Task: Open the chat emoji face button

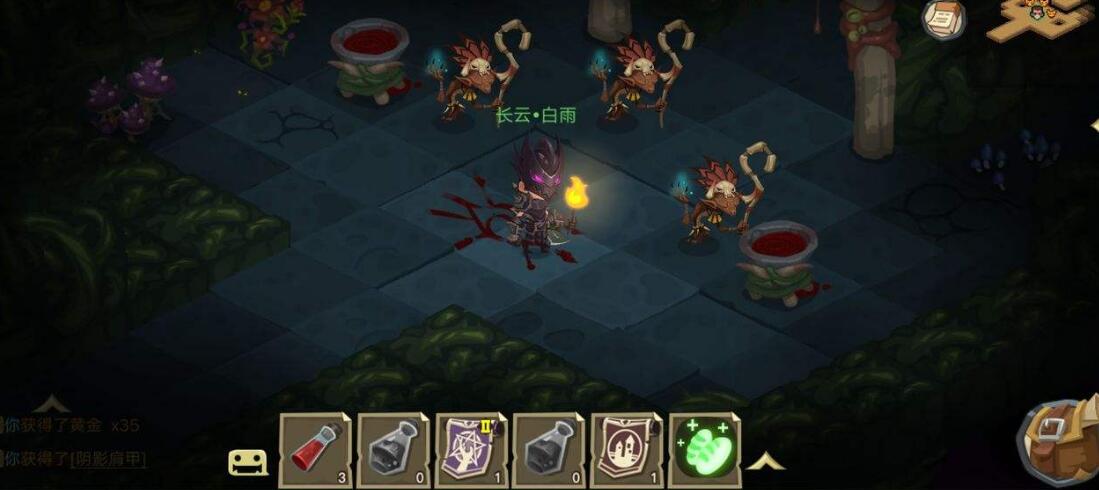Action: pyautogui.click(x=247, y=462)
